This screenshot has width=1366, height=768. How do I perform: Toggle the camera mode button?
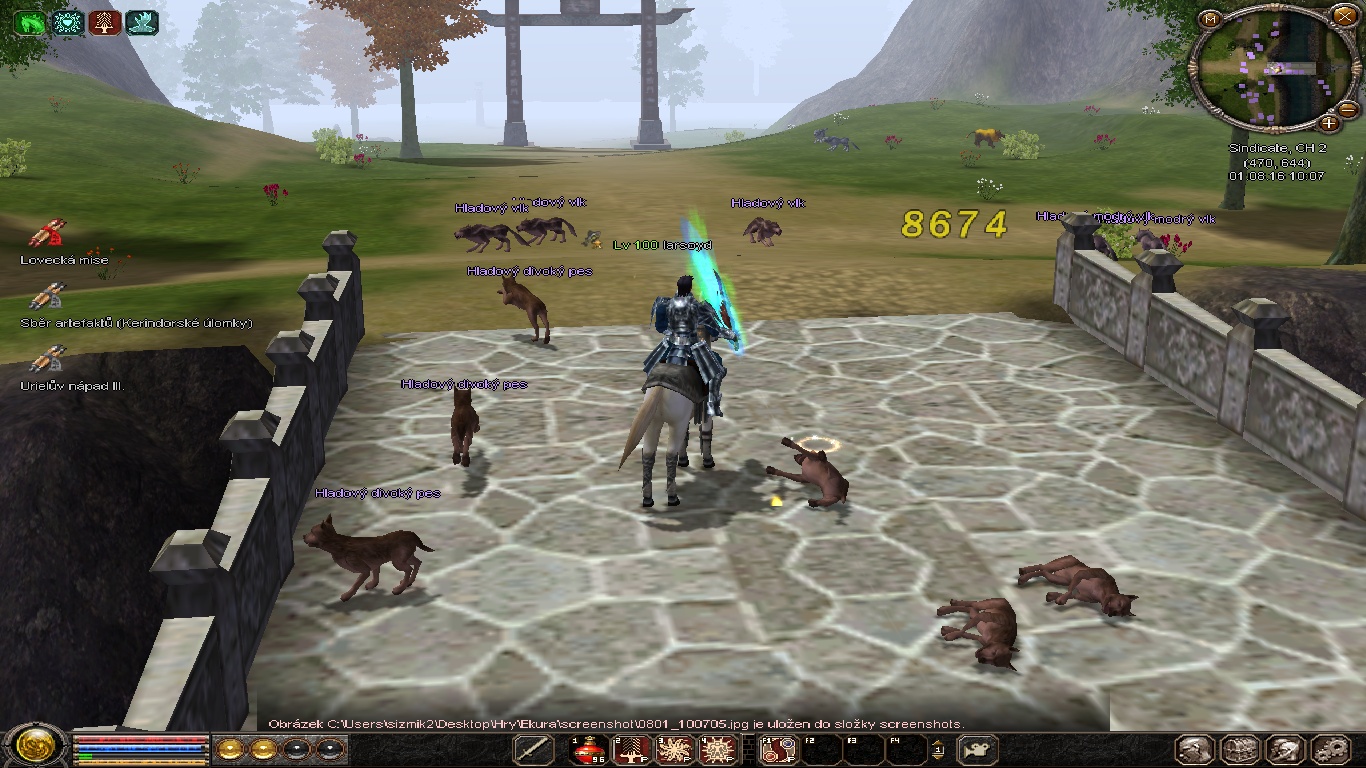(978, 749)
